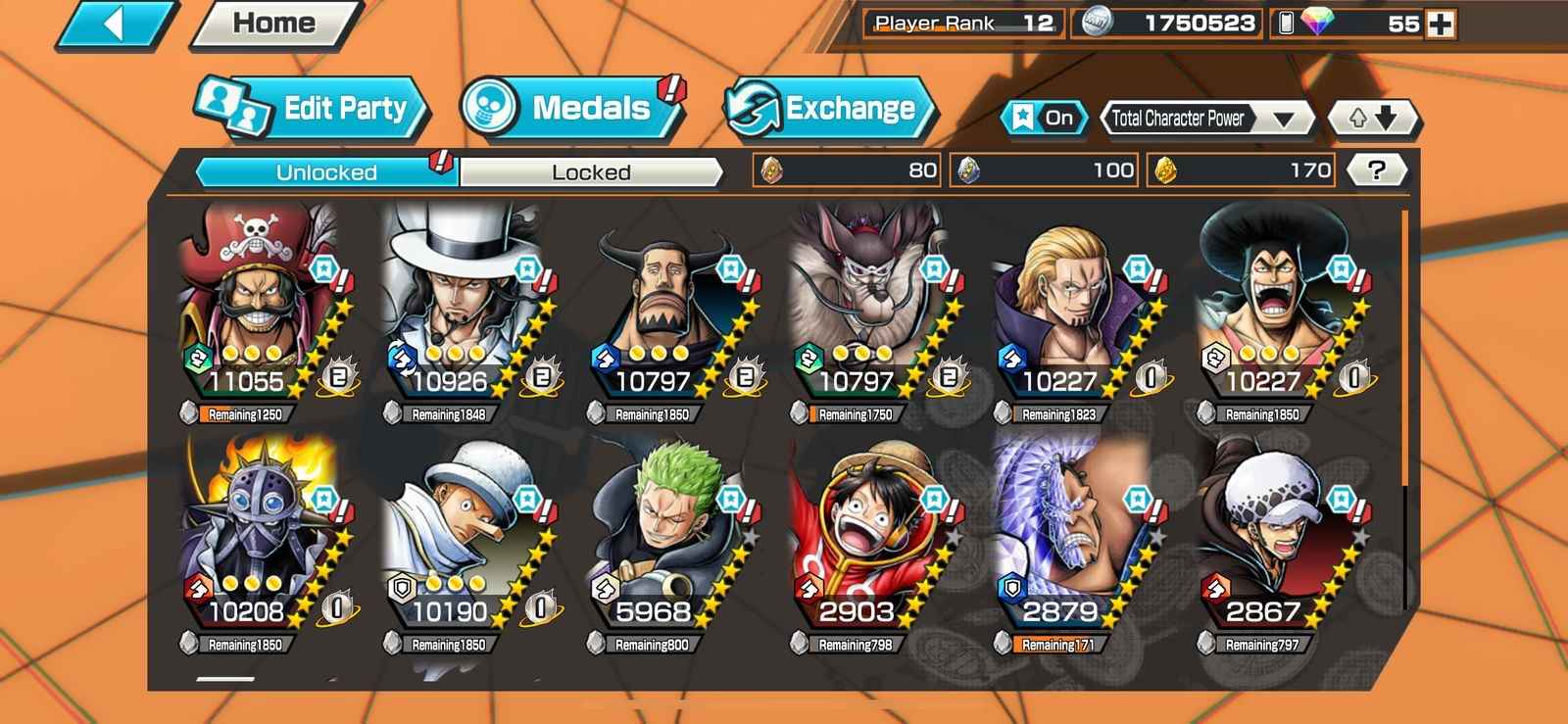Go back with the arrow button

coord(116,24)
